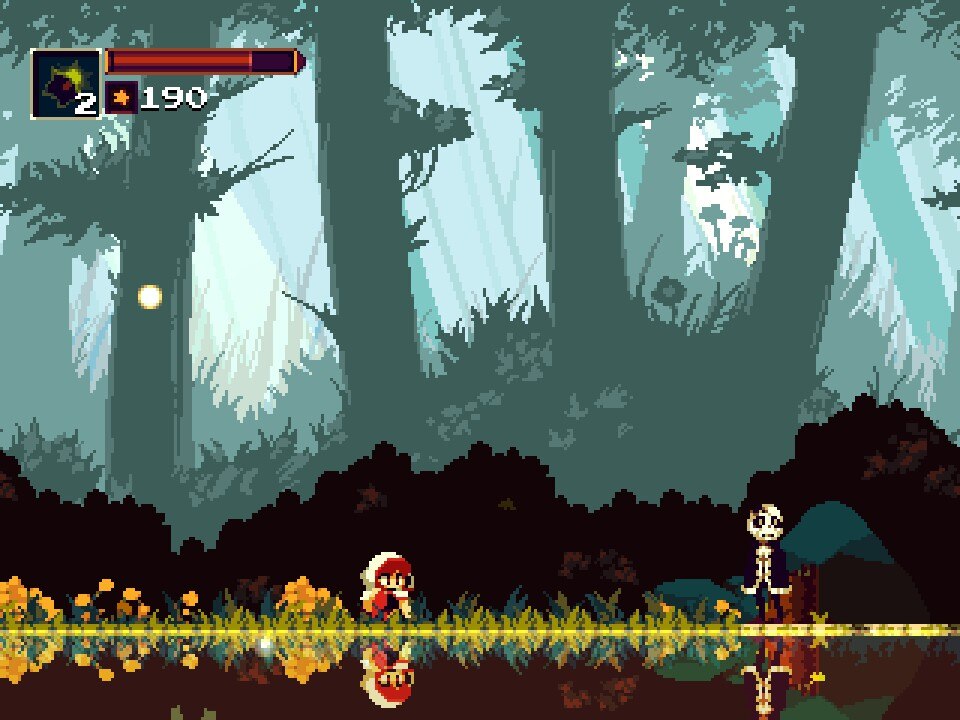Select the active item slot holding 2 flowers

[66, 84]
